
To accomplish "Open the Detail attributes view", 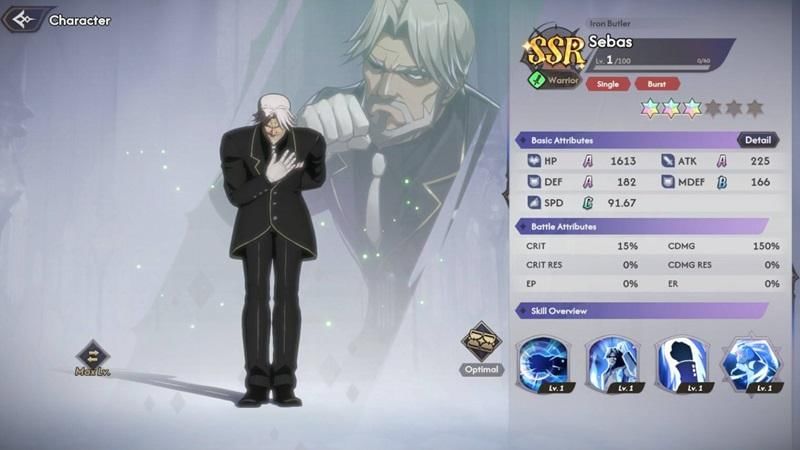I will [x=759, y=140].
